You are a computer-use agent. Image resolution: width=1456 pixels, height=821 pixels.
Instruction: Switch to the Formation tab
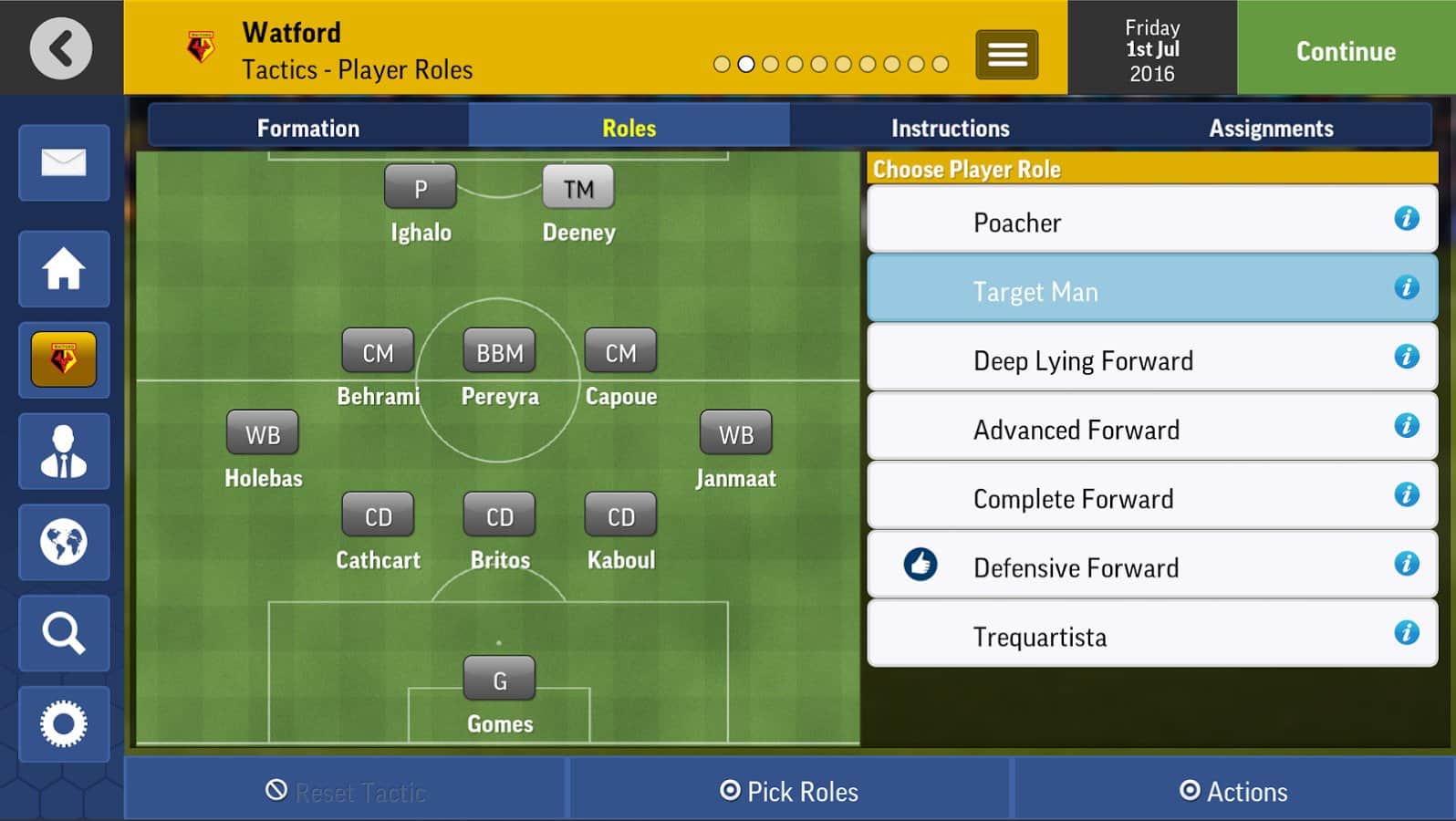click(308, 129)
